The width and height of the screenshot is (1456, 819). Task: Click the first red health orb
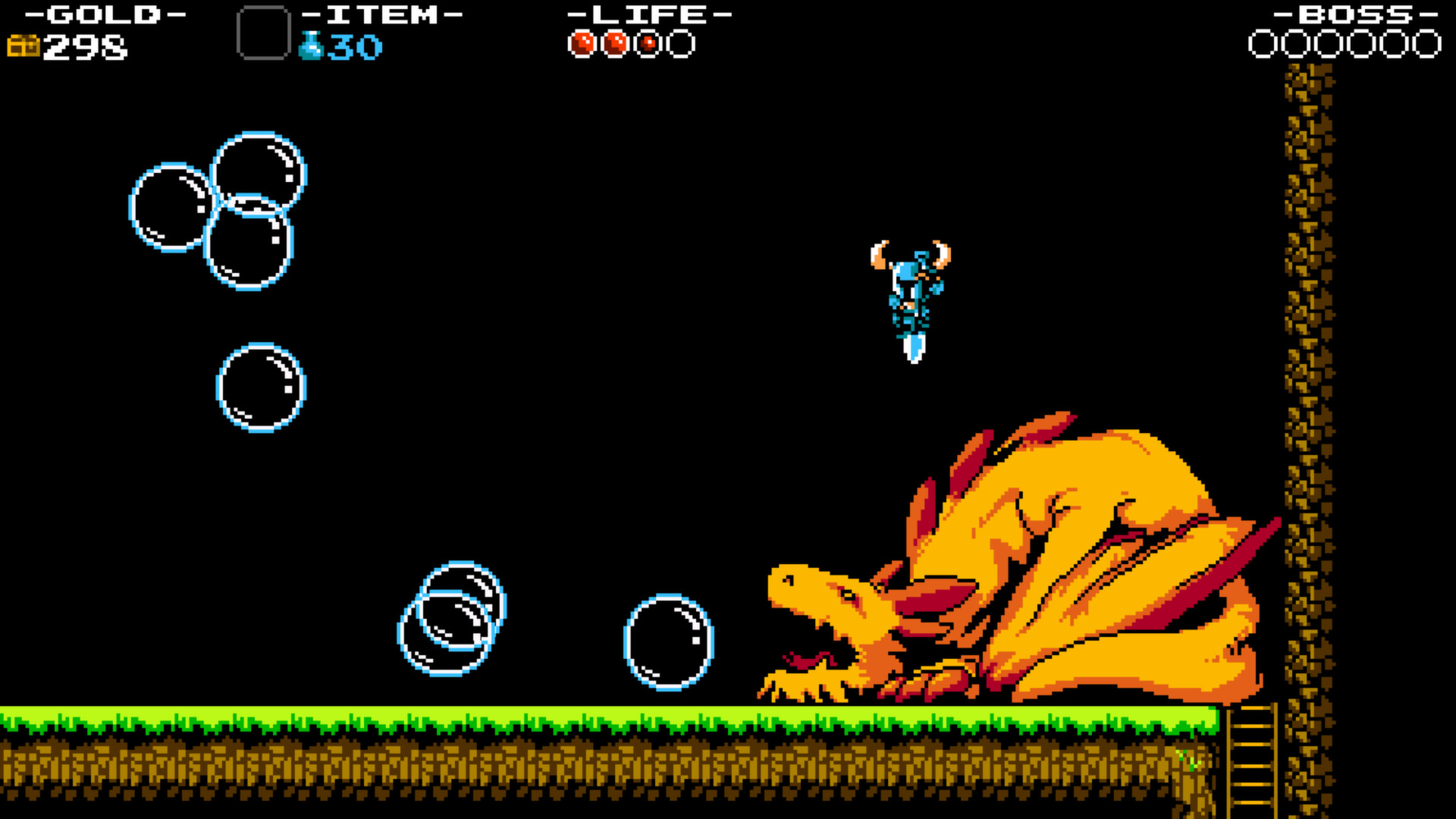[582, 43]
